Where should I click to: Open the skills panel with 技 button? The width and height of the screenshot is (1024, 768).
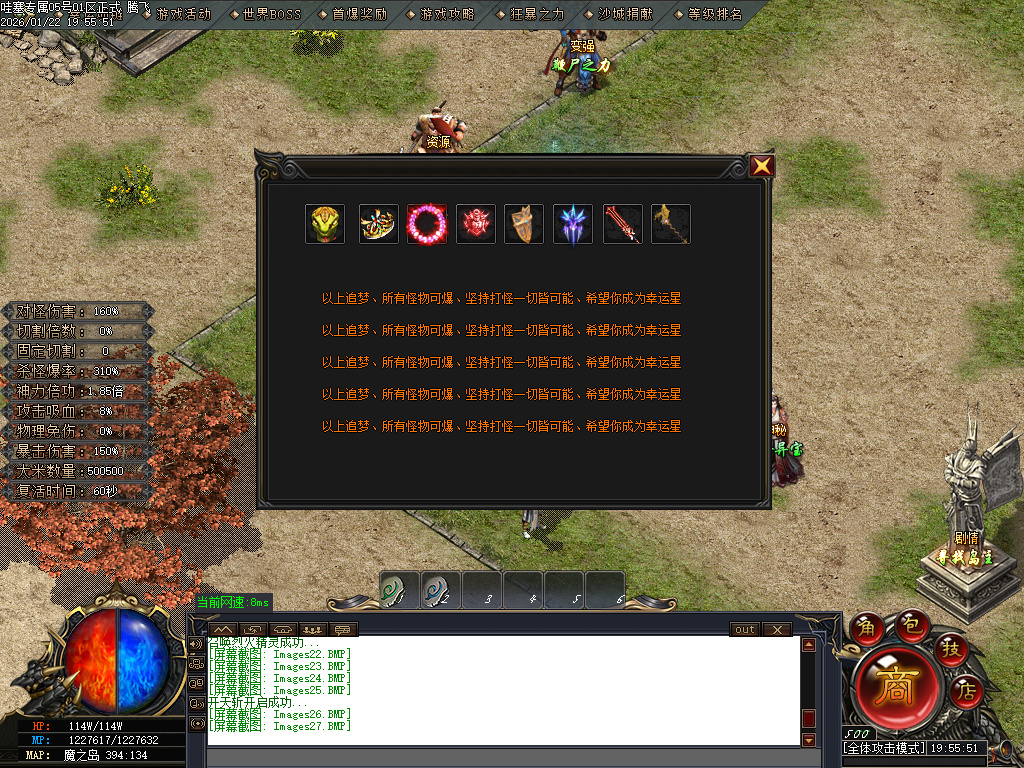pyautogui.click(x=950, y=648)
